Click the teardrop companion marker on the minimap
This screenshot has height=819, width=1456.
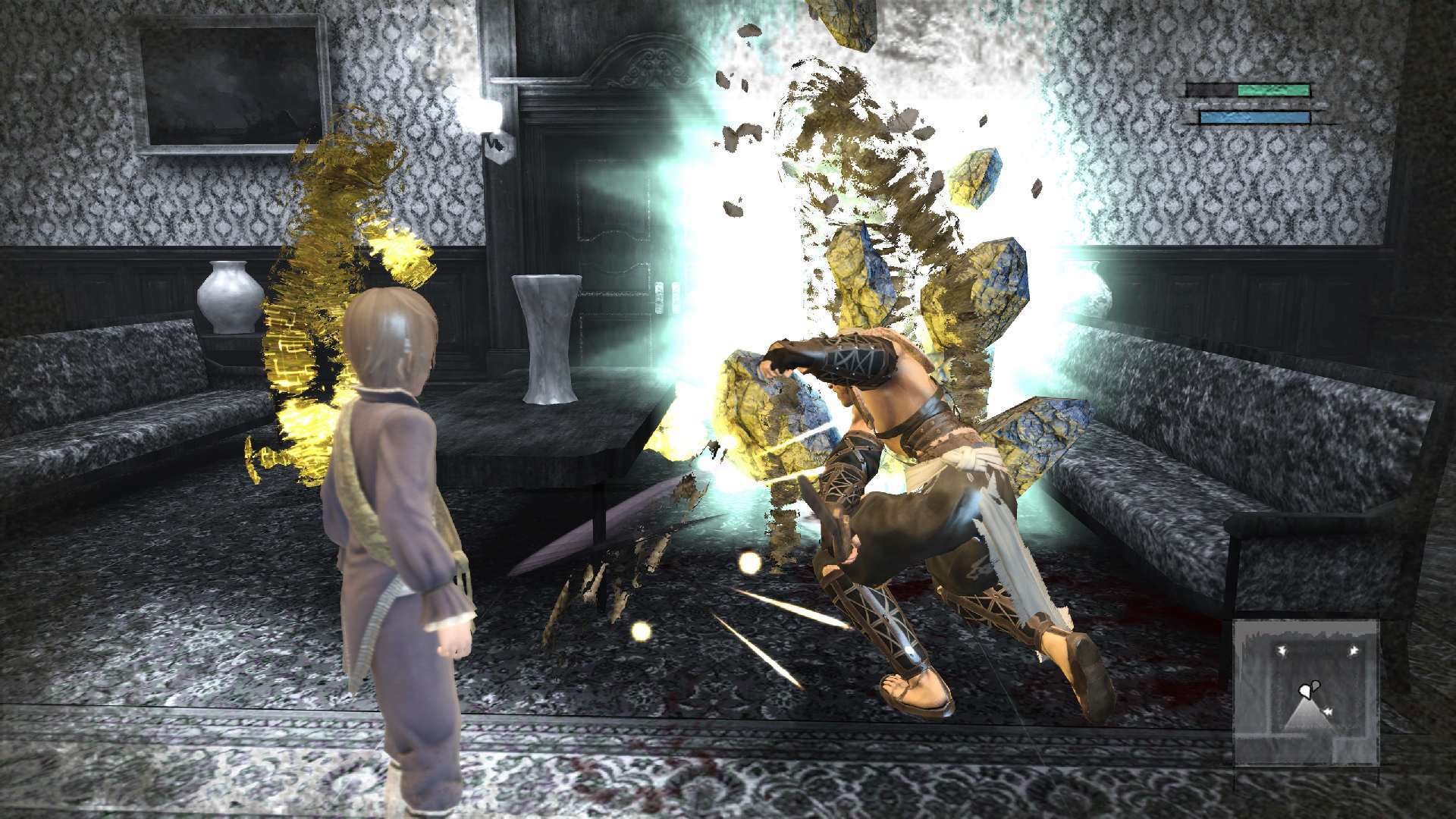pyautogui.click(x=1316, y=686)
